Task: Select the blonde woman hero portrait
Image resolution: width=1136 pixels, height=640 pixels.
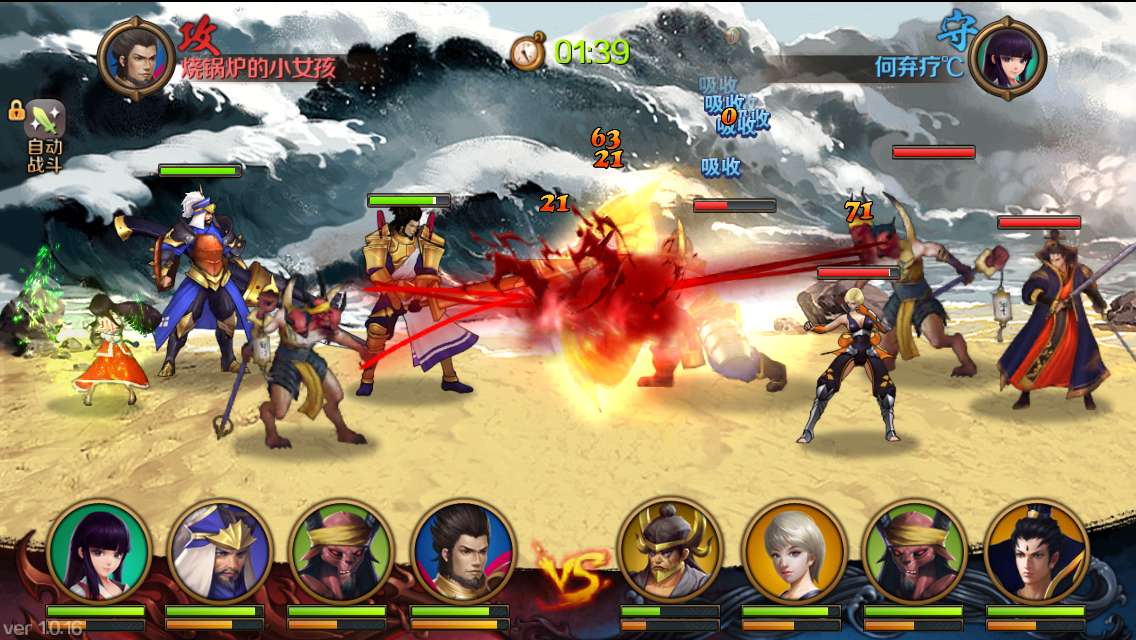Action: [x=794, y=552]
